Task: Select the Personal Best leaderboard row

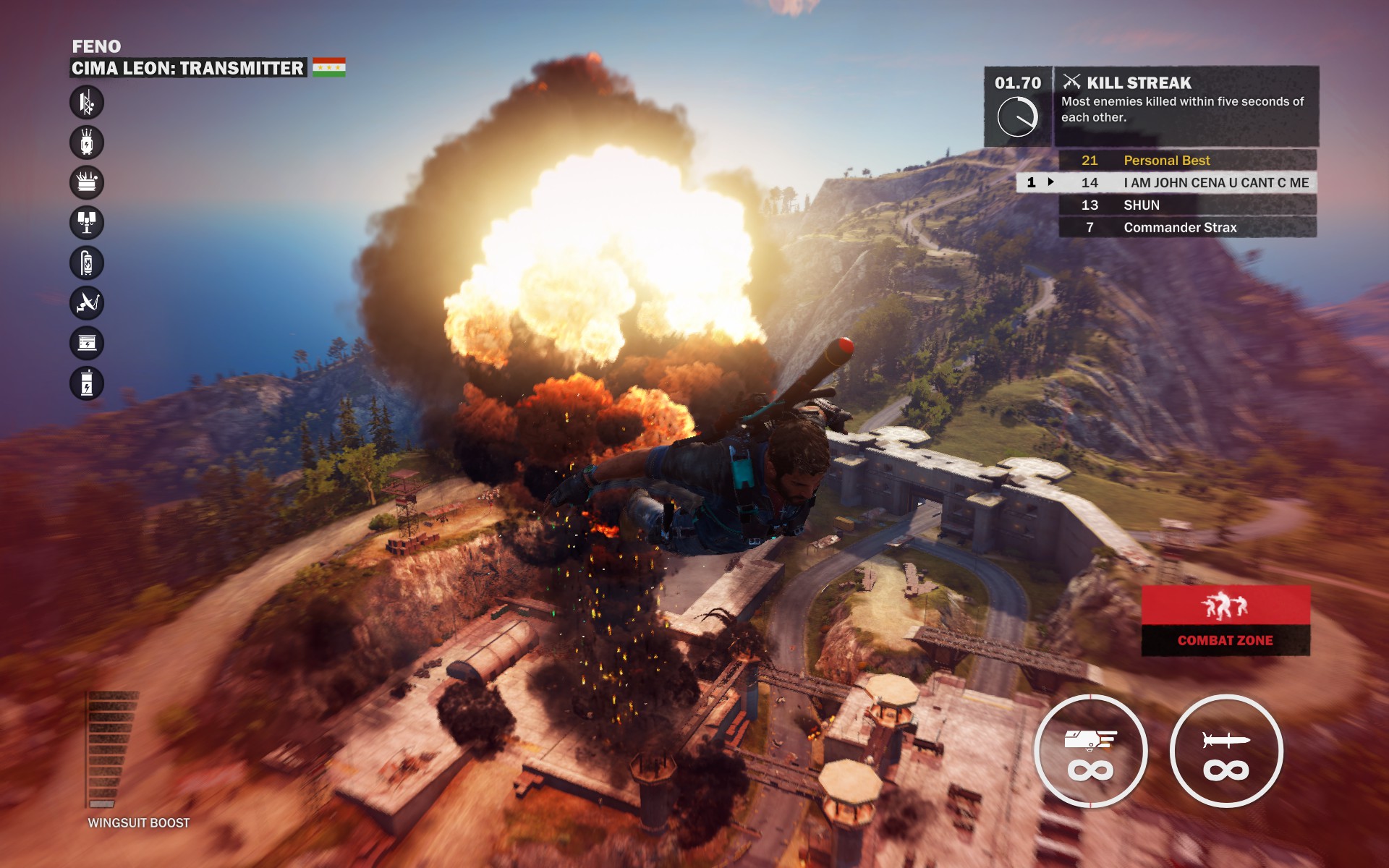Action: click(x=1187, y=160)
